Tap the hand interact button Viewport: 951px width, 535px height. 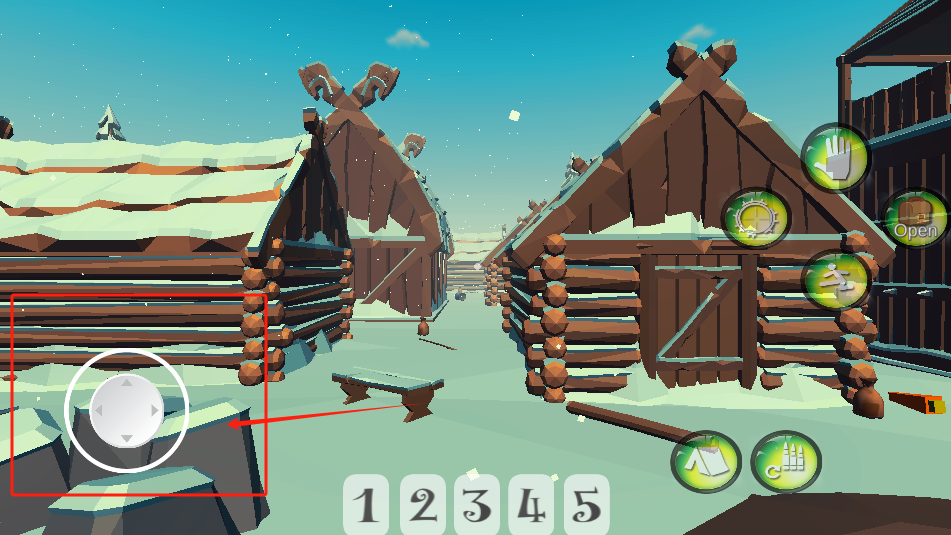(835, 158)
